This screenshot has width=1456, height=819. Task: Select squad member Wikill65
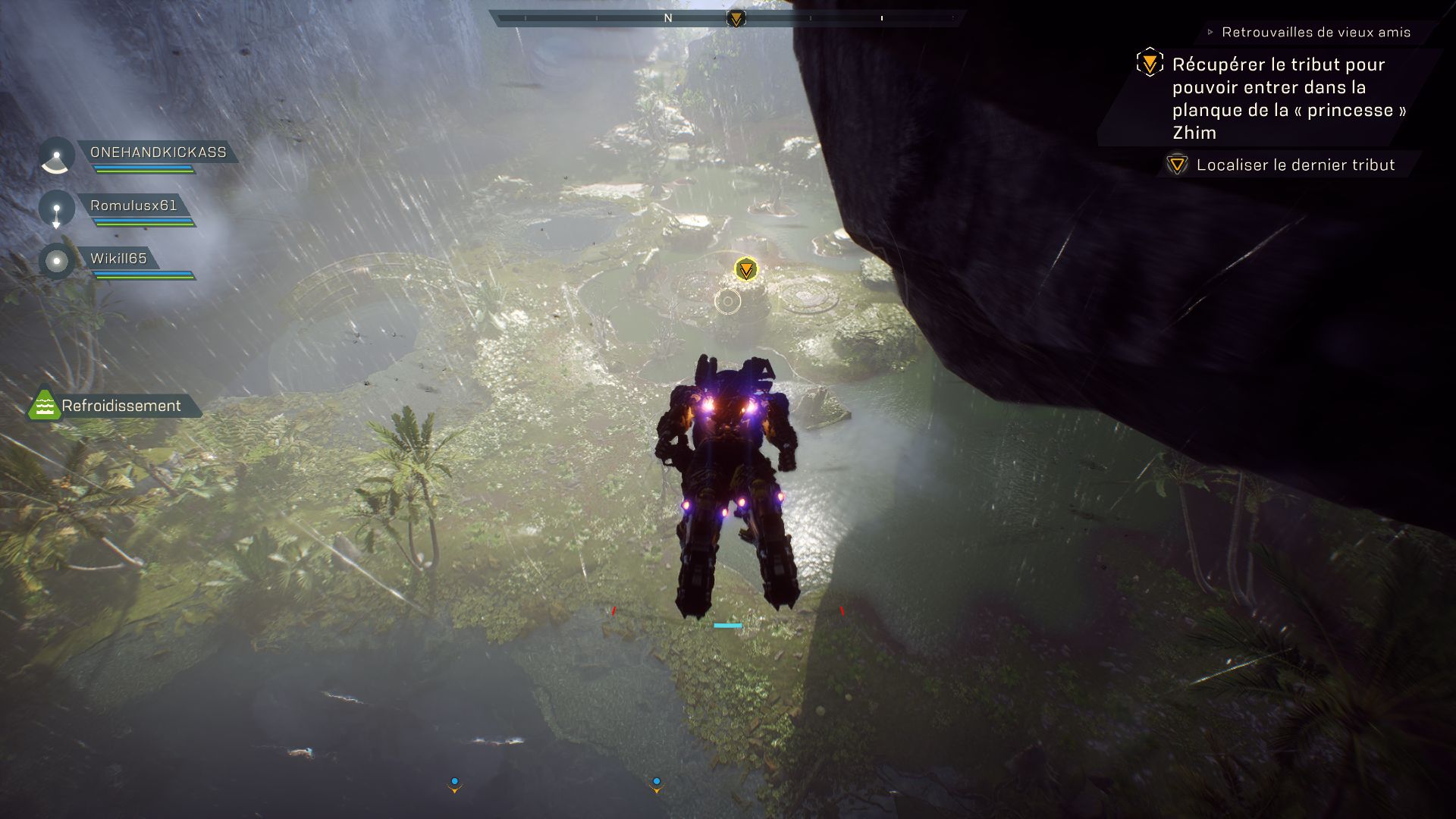[x=118, y=259]
